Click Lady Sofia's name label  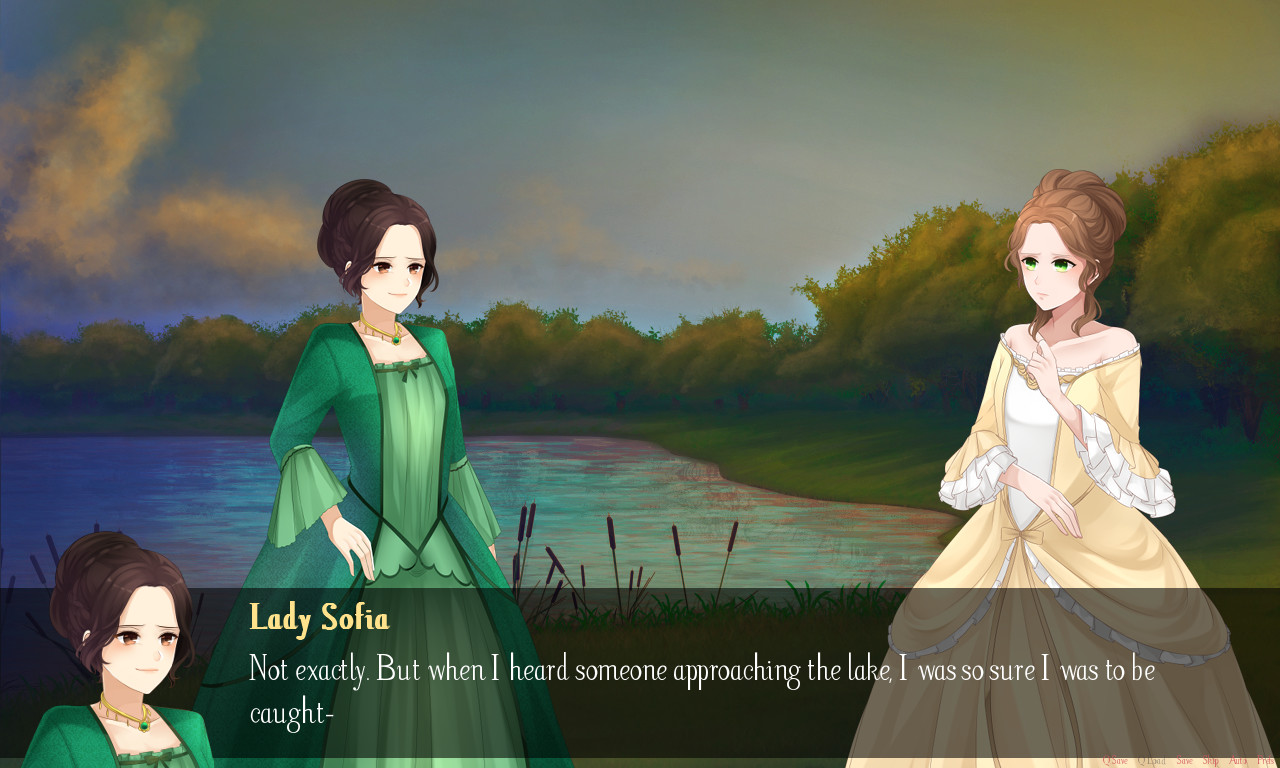[319, 619]
